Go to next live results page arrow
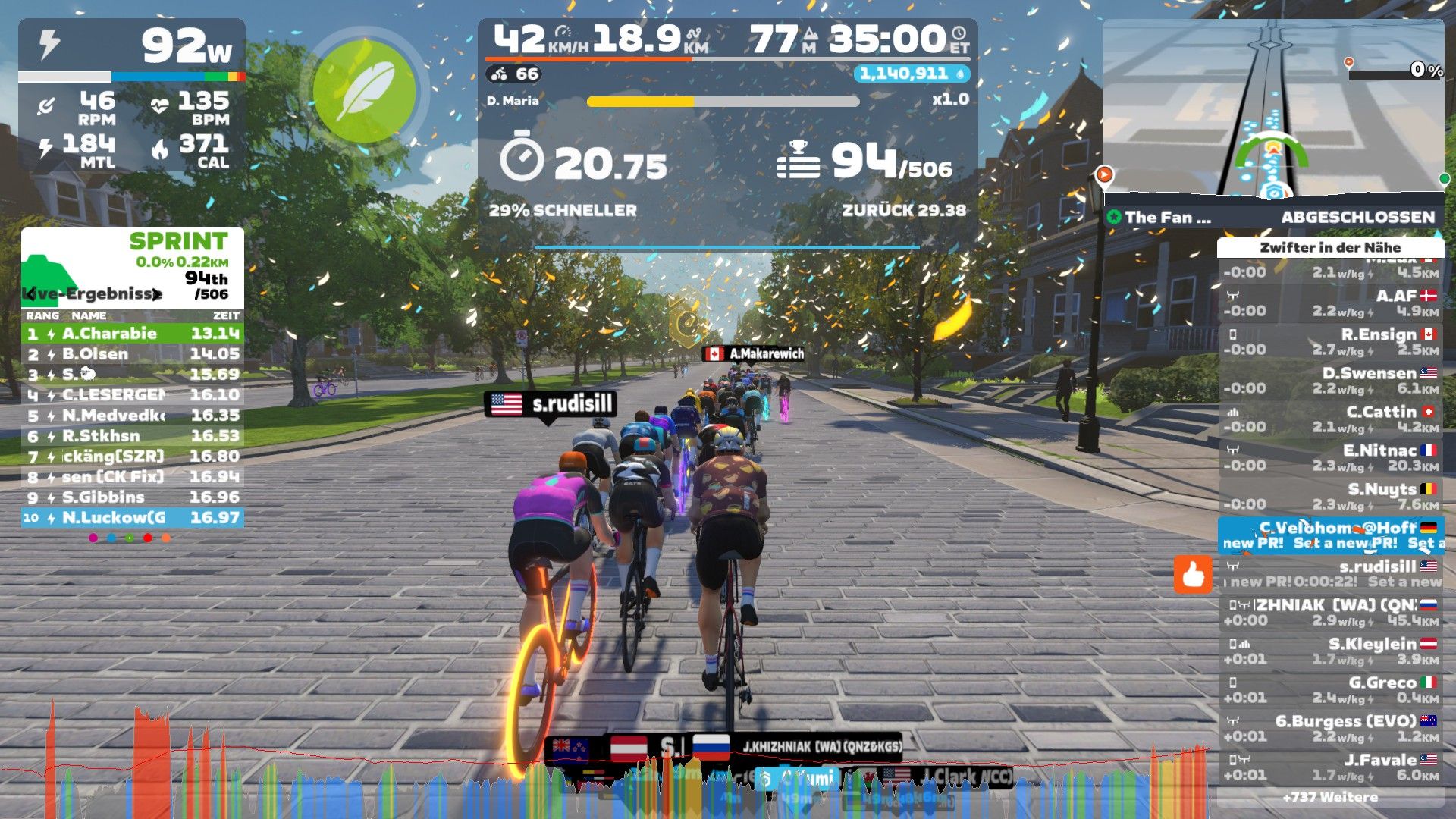Image resolution: width=1456 pixels, height=819 pixels. coord(157,294)
